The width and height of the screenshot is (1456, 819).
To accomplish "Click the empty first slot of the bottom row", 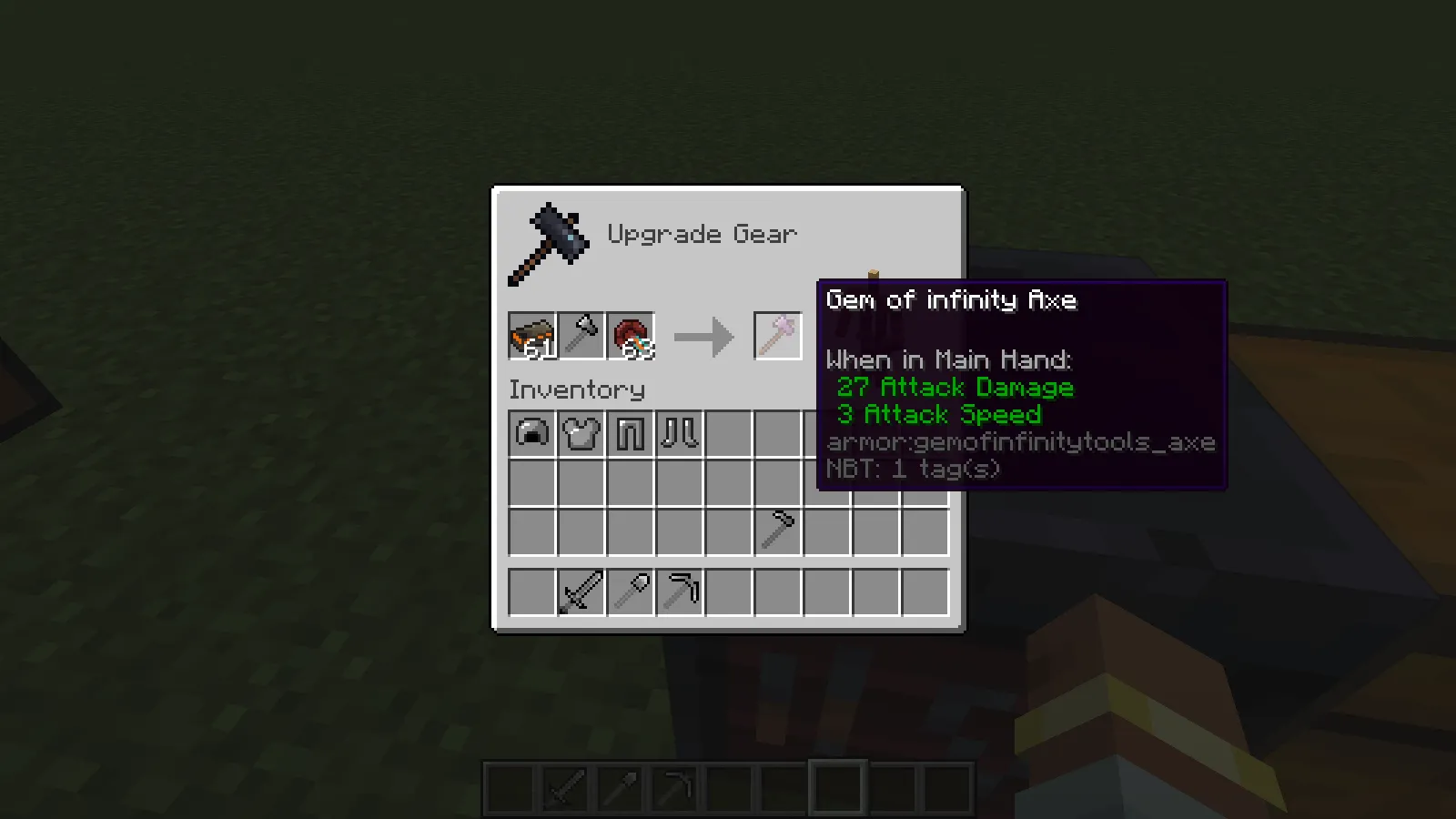I will coord(532,591).
